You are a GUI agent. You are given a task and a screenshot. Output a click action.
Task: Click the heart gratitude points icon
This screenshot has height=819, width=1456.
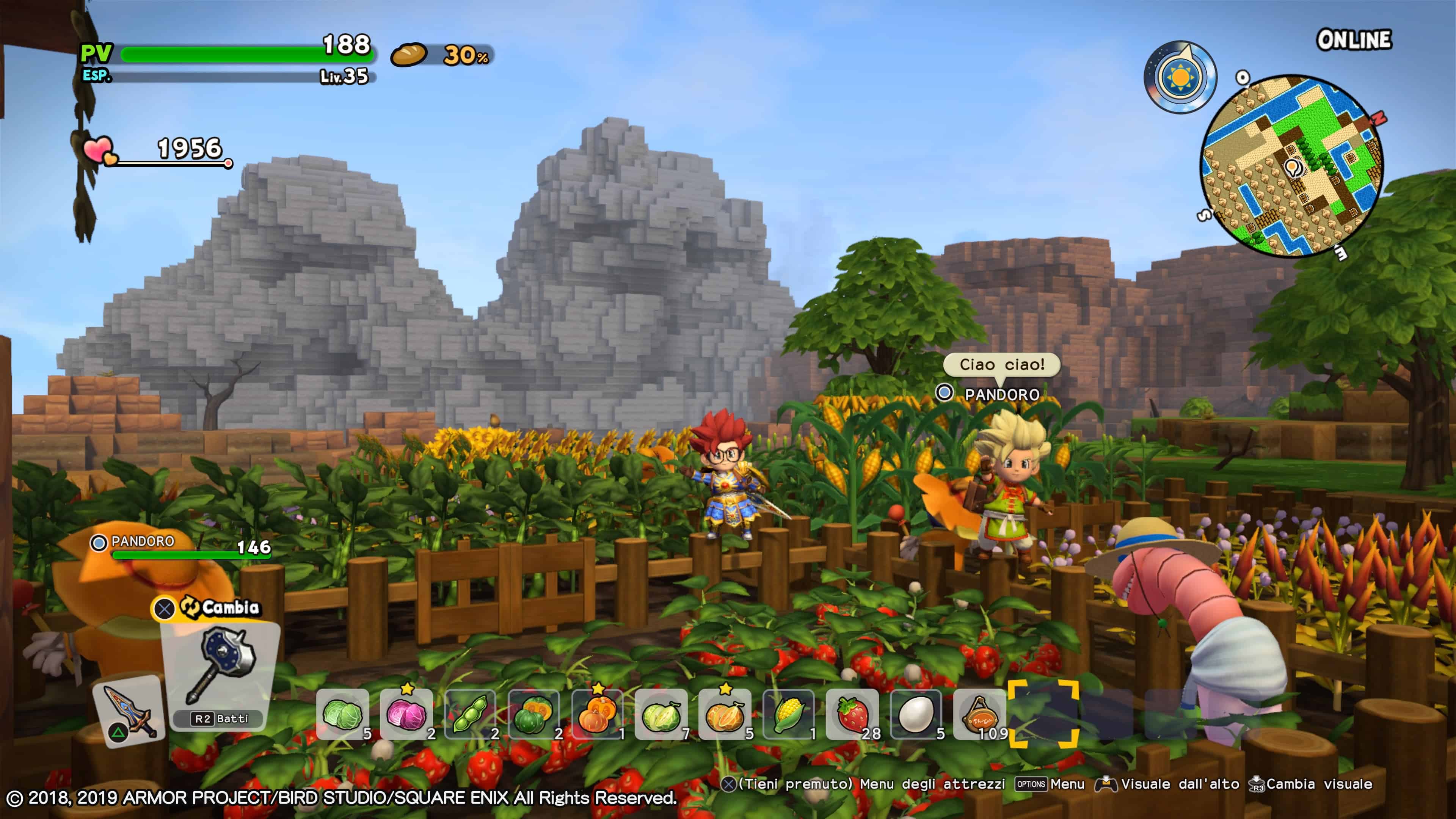pyautogui.click(x=99, y=151)
